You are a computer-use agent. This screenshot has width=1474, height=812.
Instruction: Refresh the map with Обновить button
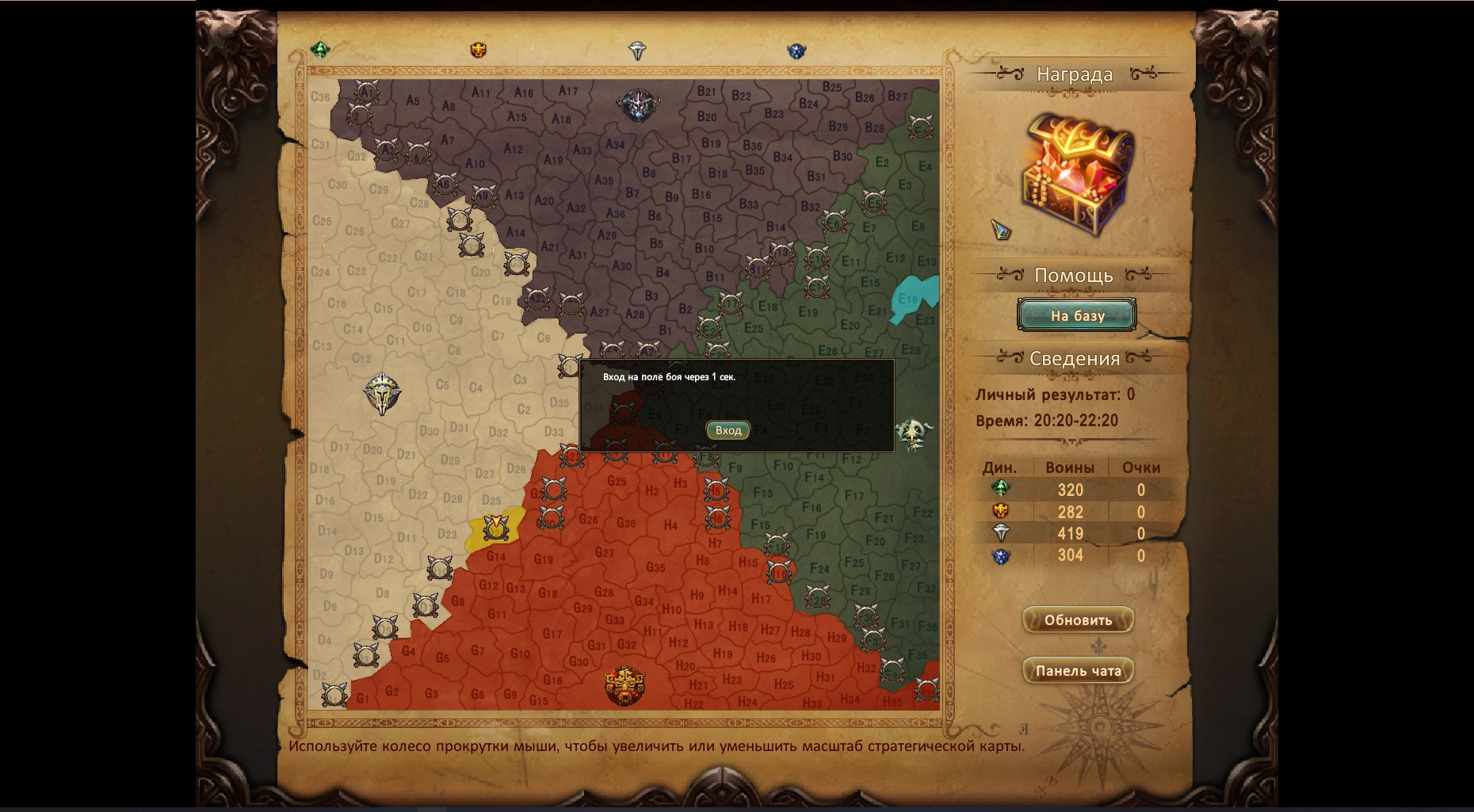(x=1078, y=620)
